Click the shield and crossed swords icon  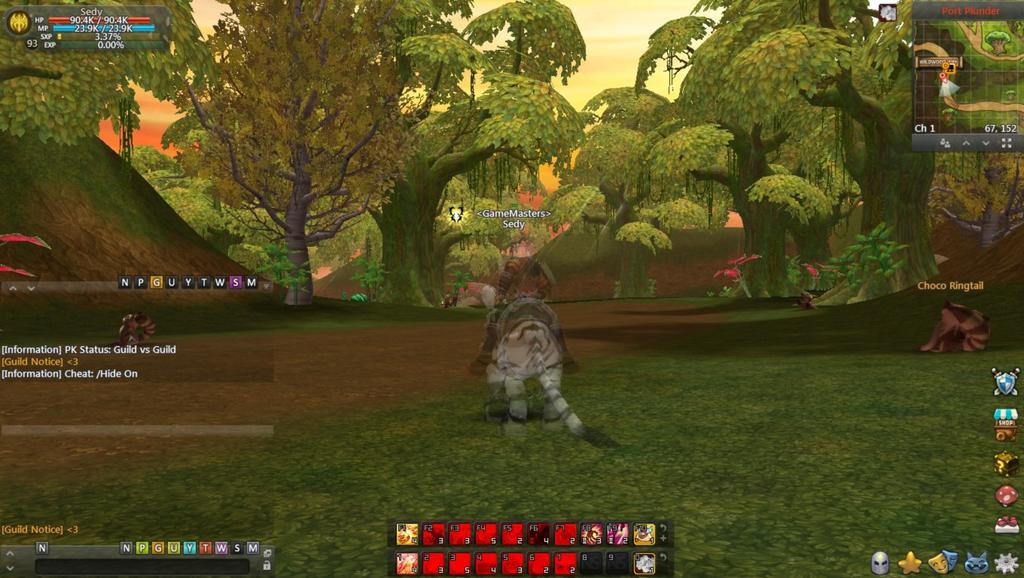click(x=1005, y=382)
